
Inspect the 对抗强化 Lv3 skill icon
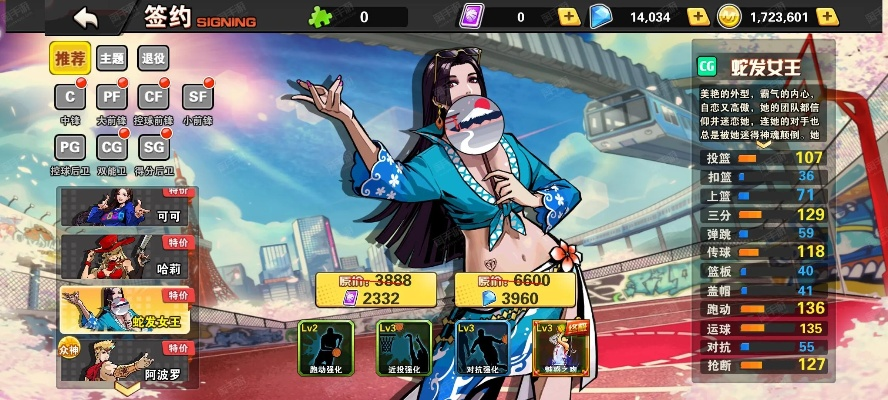coord(482,346)
